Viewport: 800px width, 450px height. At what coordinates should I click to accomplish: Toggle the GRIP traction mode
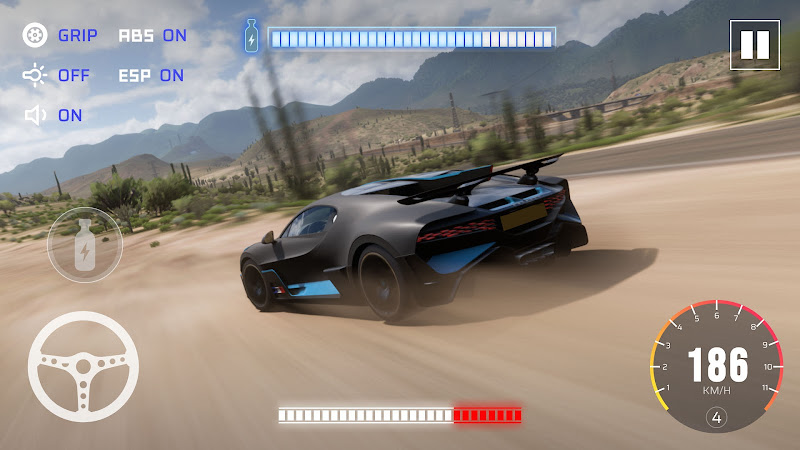pyautogui.click(x=60, y=35)
